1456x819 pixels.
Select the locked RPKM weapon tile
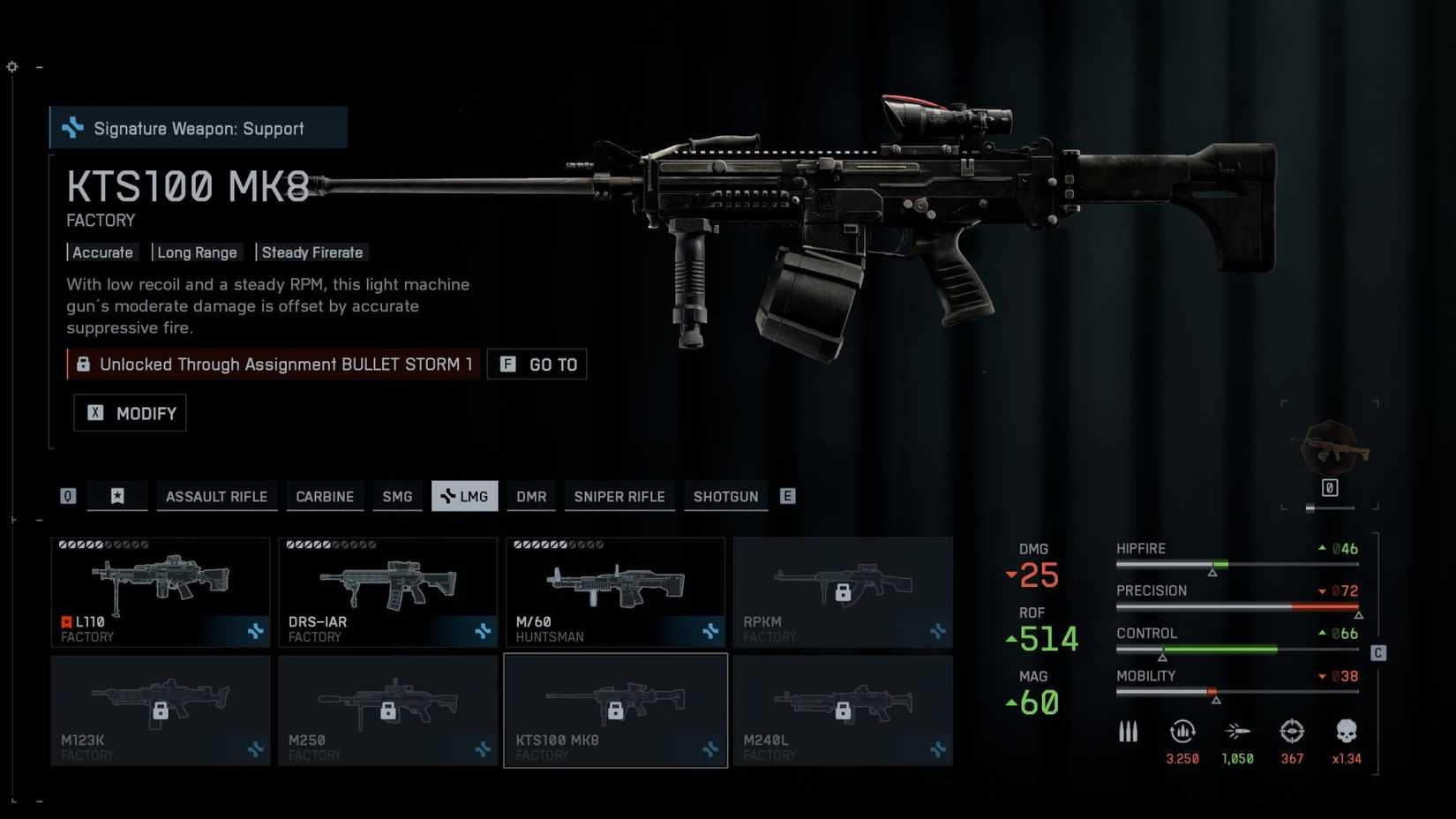pos(843,592)
